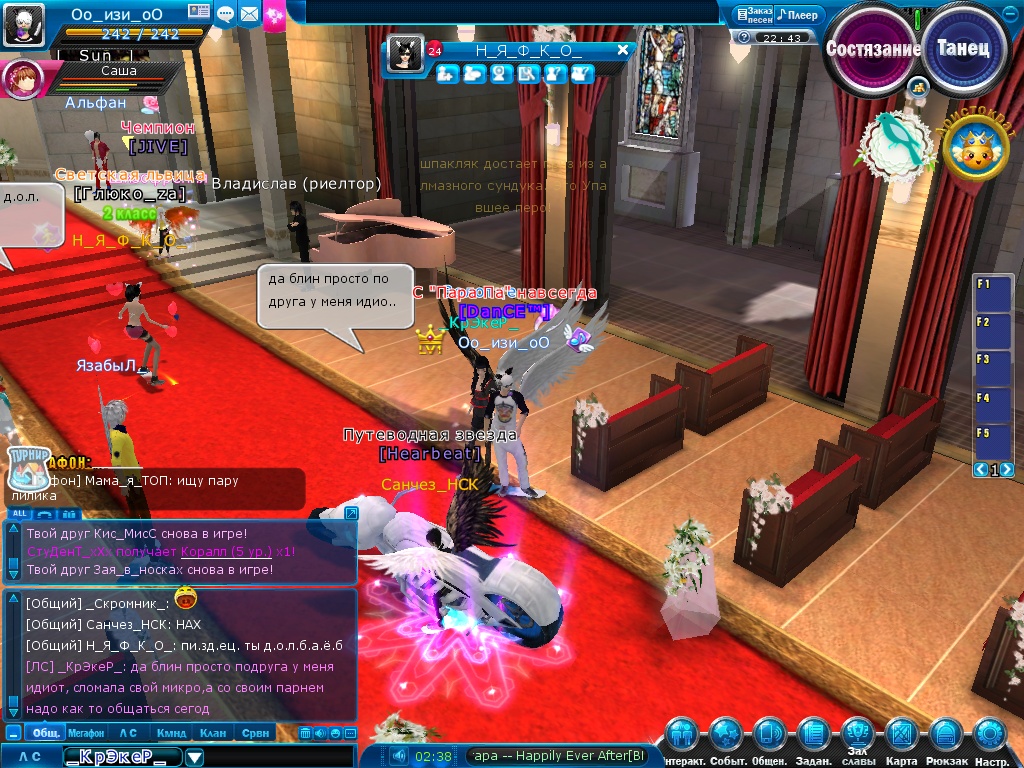Open the Танец dance mode
This screenshot has height=768, width=1024.
click(963, 48)
